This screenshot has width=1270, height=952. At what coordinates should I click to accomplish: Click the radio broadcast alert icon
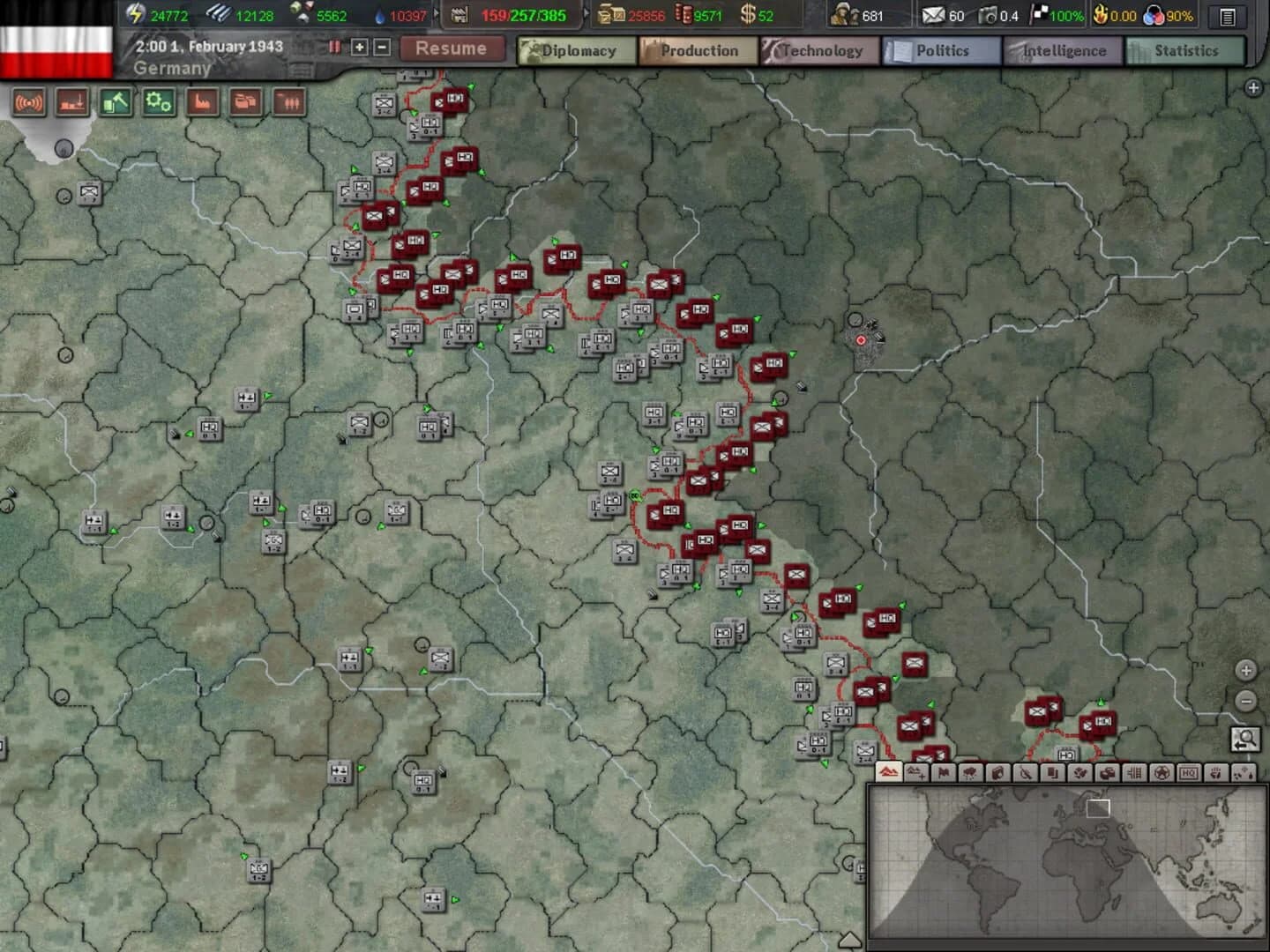click(x=29, y=103)
